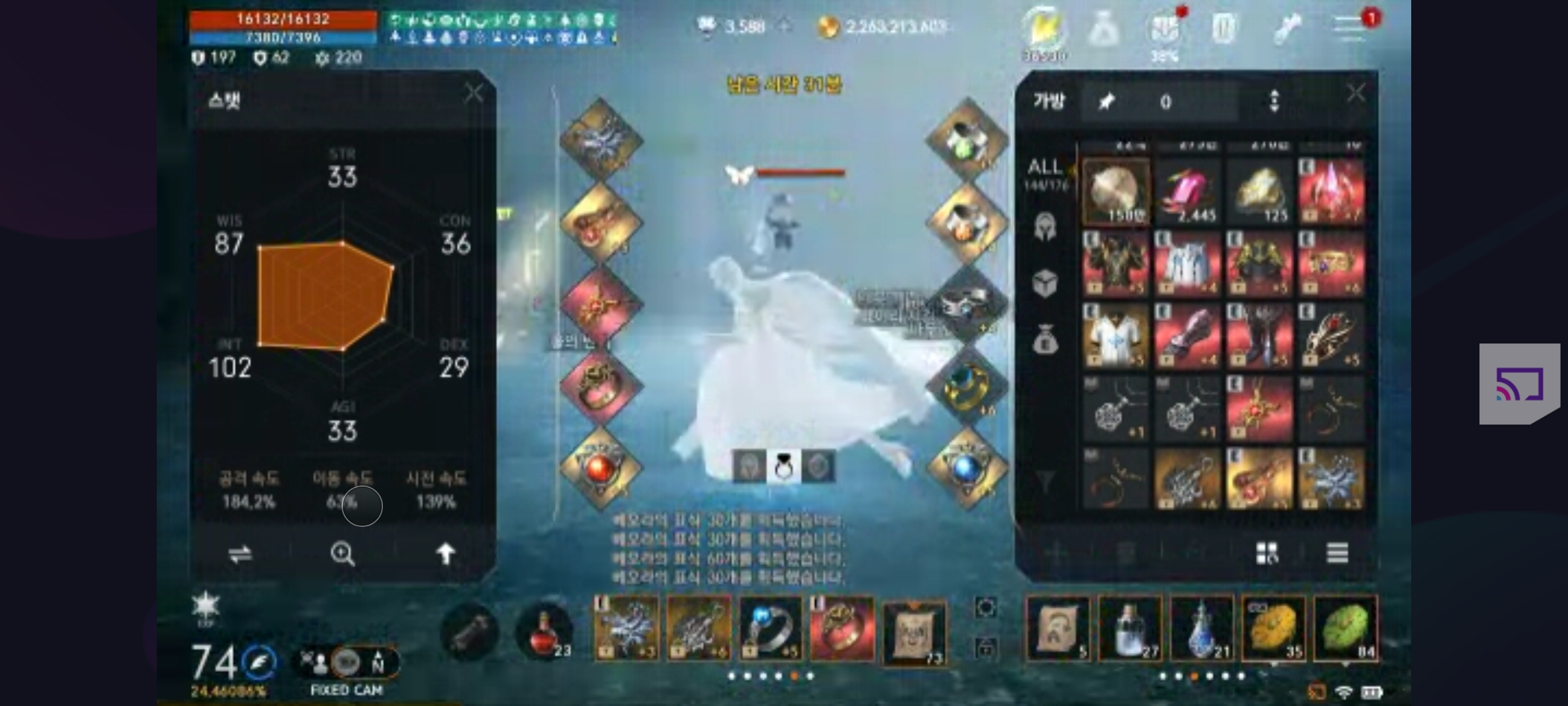The height and width of the screenshot is (706, 1568).
Task: Select the cube item filter in bag sidebar
Action: [x=1046, y=284]
